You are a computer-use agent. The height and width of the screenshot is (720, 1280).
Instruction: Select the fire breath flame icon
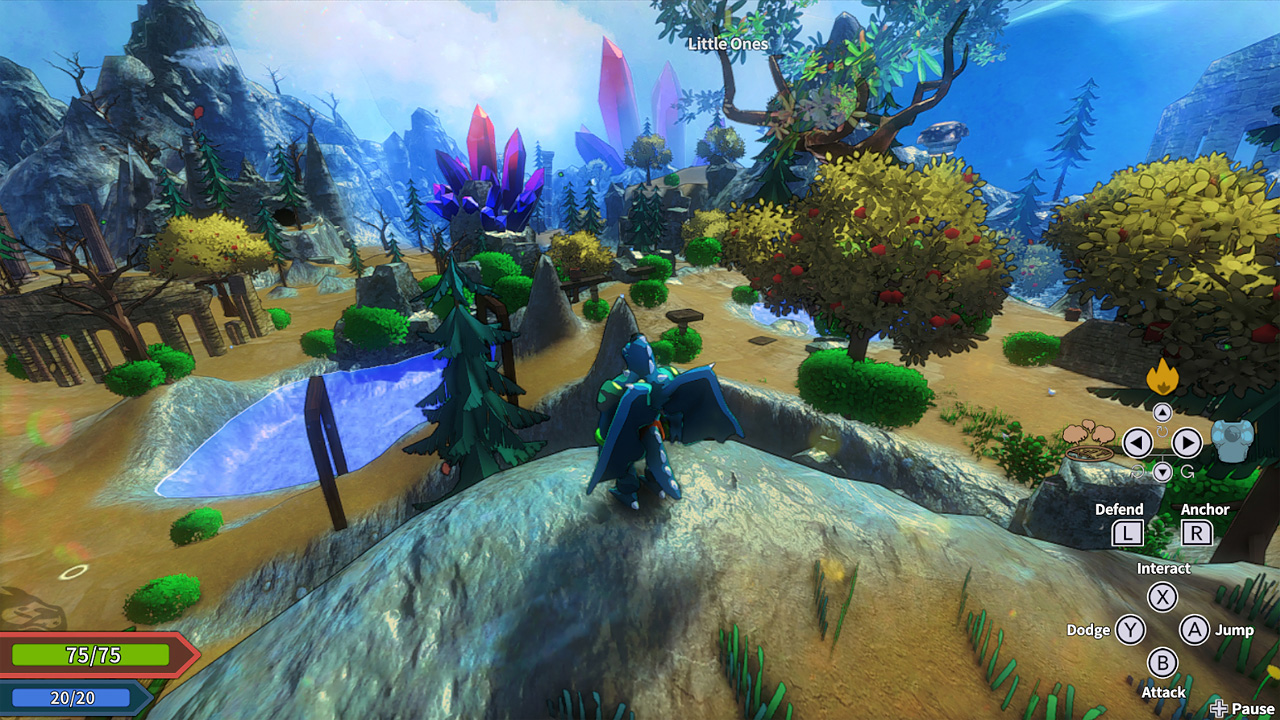tap(1163, 376)
